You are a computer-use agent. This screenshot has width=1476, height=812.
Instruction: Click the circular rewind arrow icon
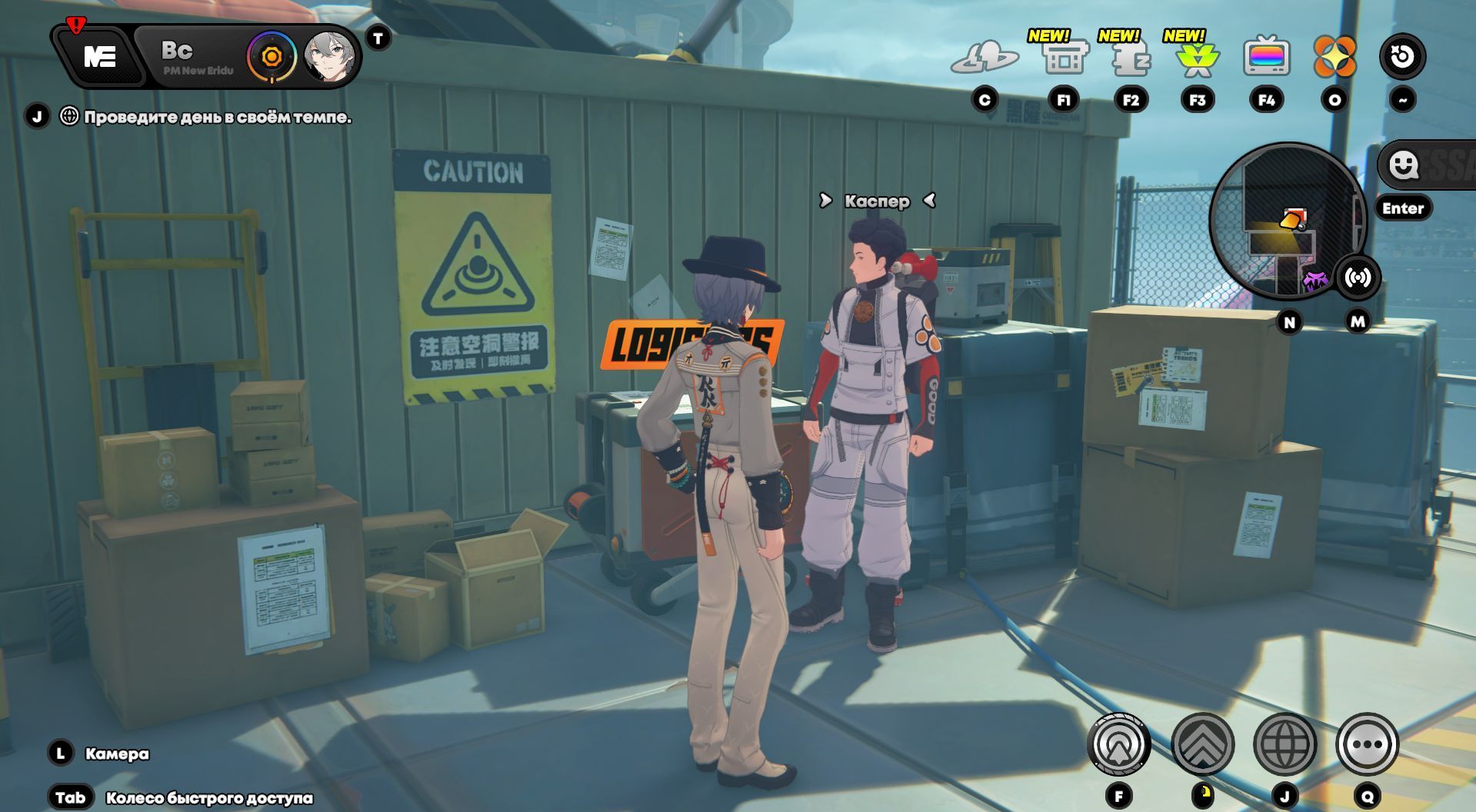(x=1402, y=57)
